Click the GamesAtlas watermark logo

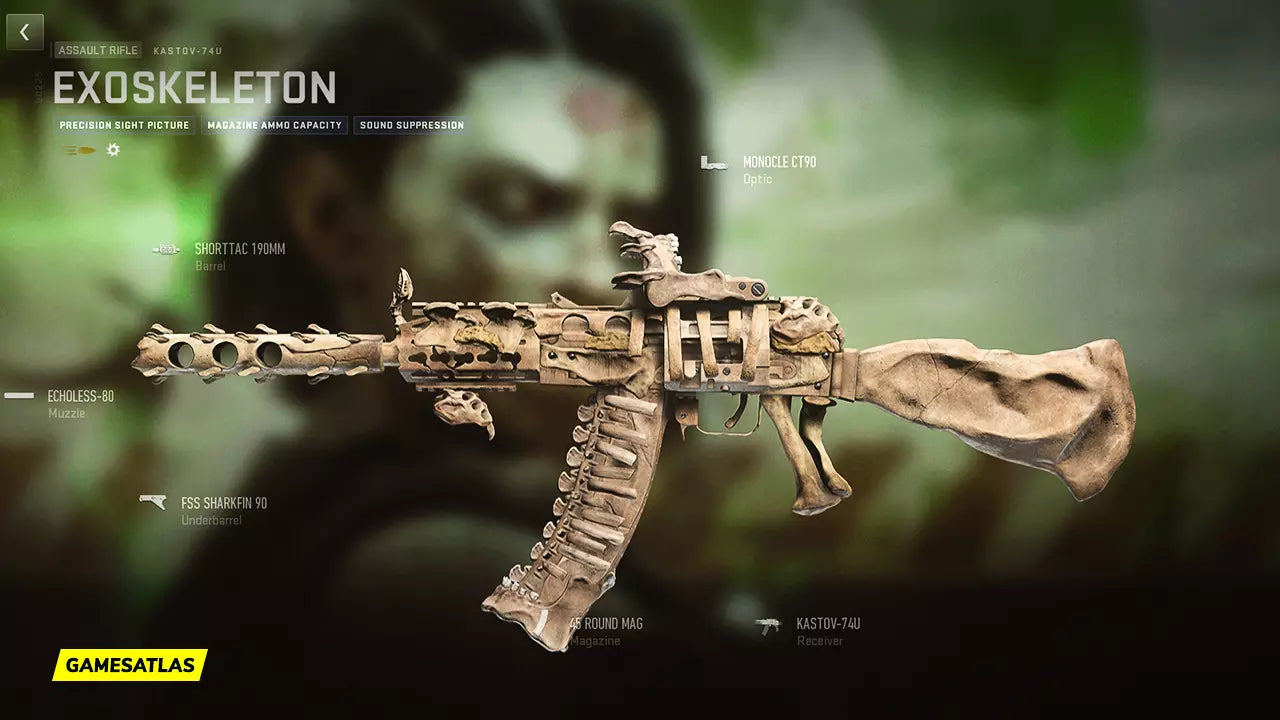pyautogui.click(x=130, y=665)
